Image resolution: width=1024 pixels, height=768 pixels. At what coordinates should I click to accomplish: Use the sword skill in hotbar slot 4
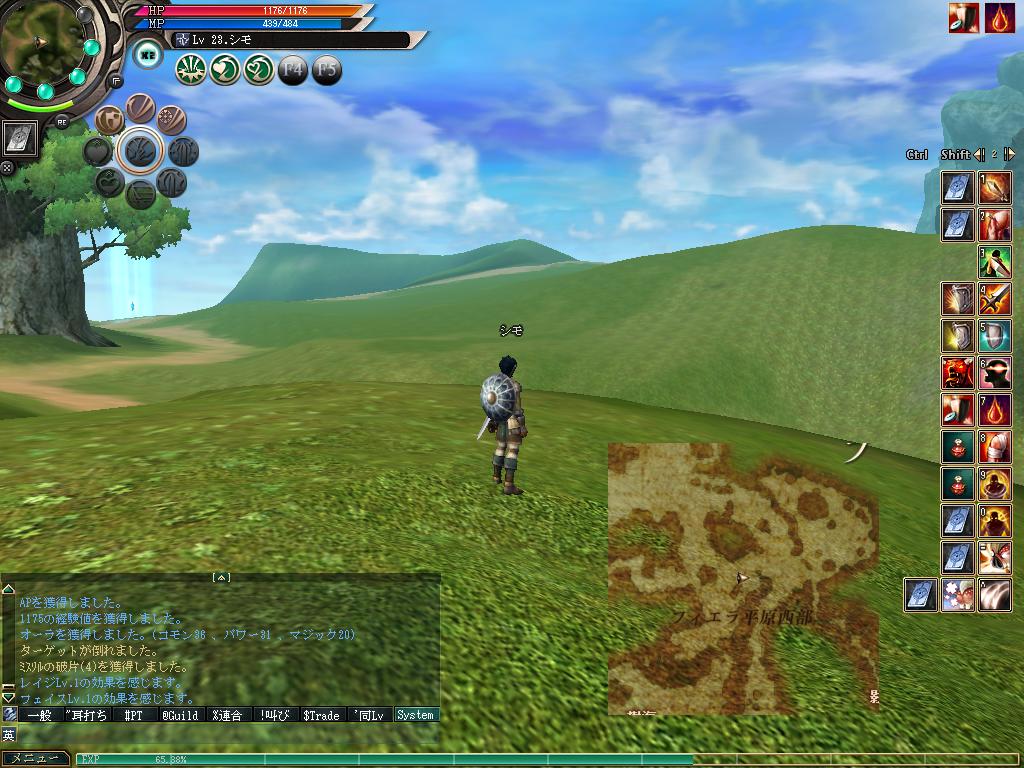point(995,298)
